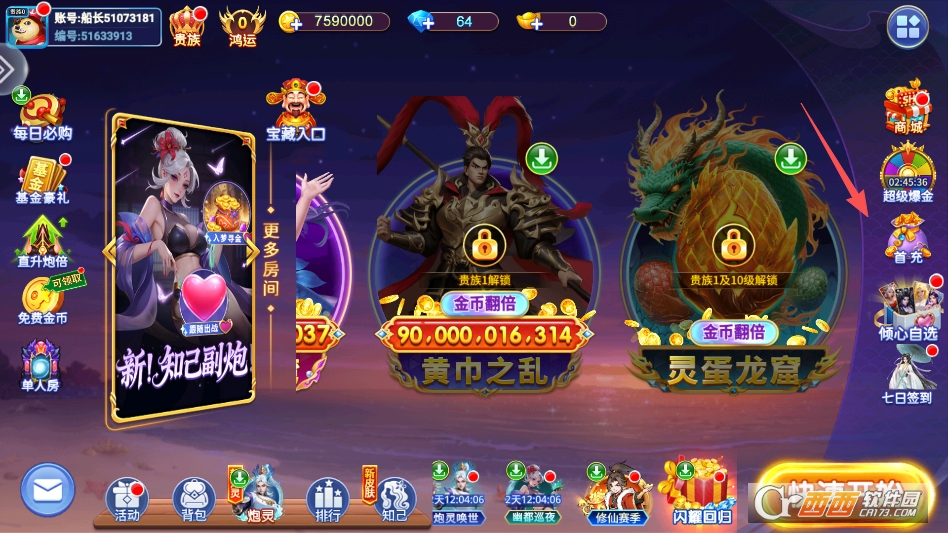Screen dimensions: 948x533
Task: Select the 灵蛋龙窟 dragon room
Action: [x=733, y=260]
